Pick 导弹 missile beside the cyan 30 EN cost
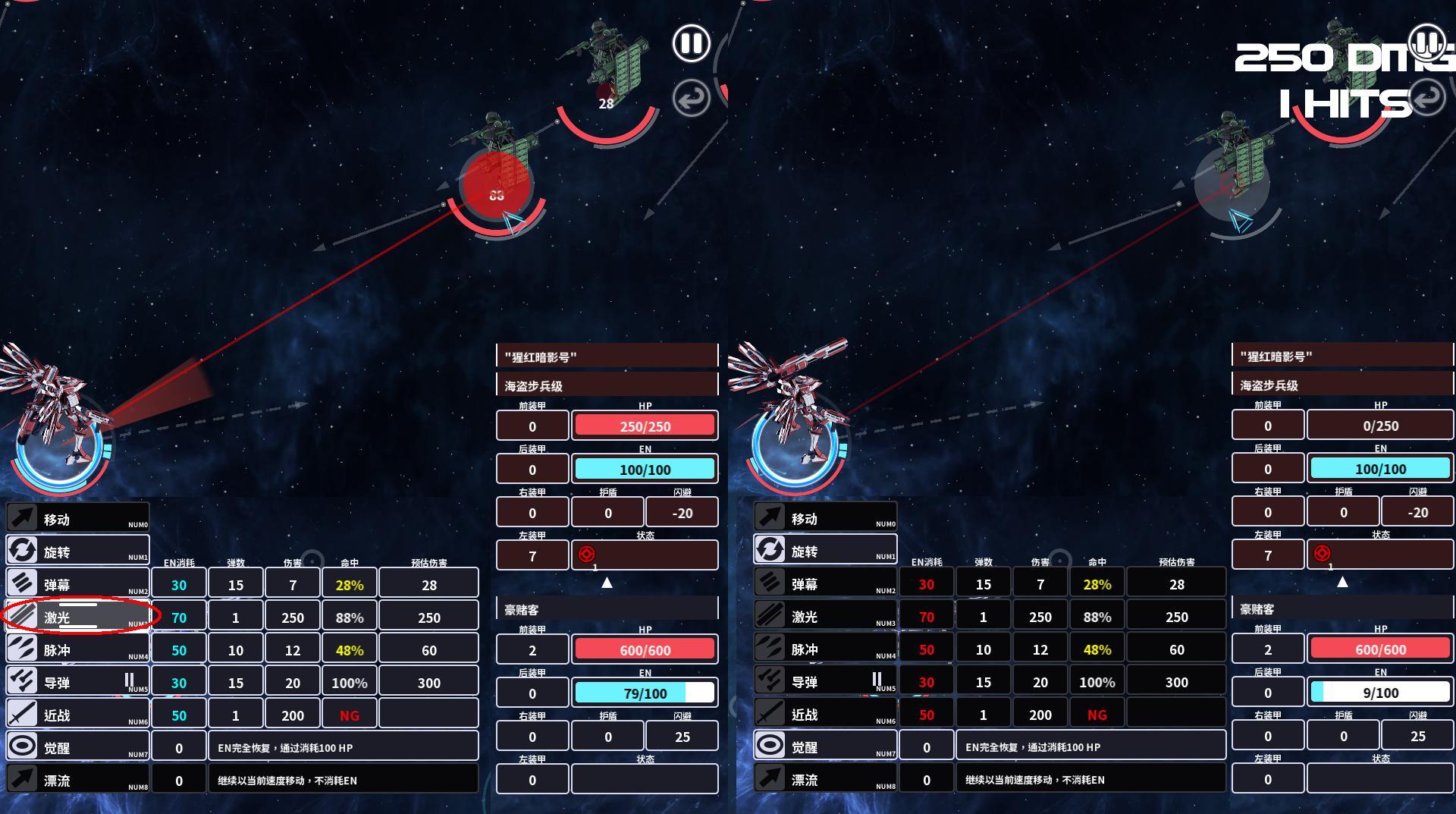The width and height of the screenshot is (1456, 814). [78, 682]
